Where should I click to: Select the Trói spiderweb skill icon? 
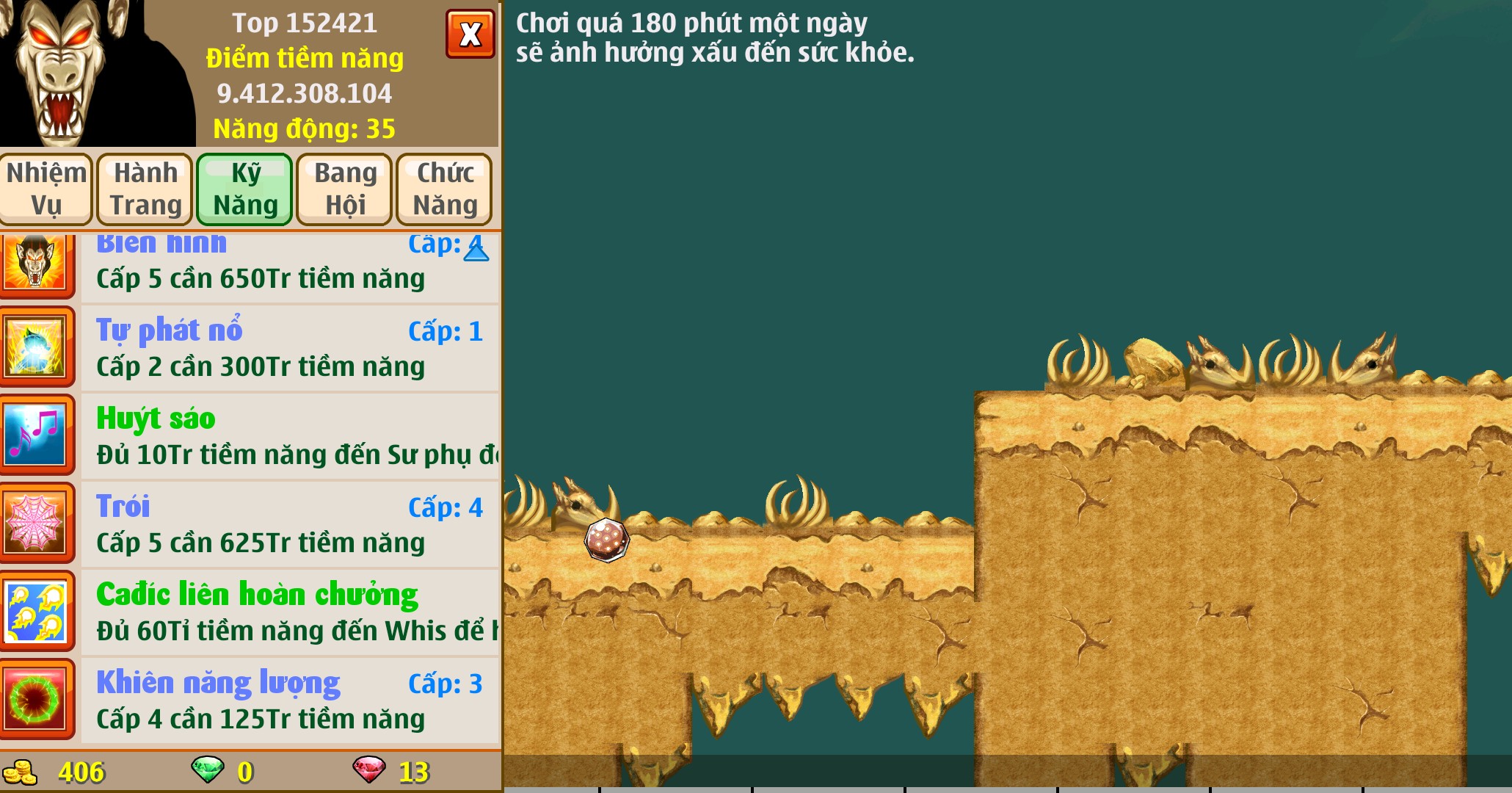38,523
